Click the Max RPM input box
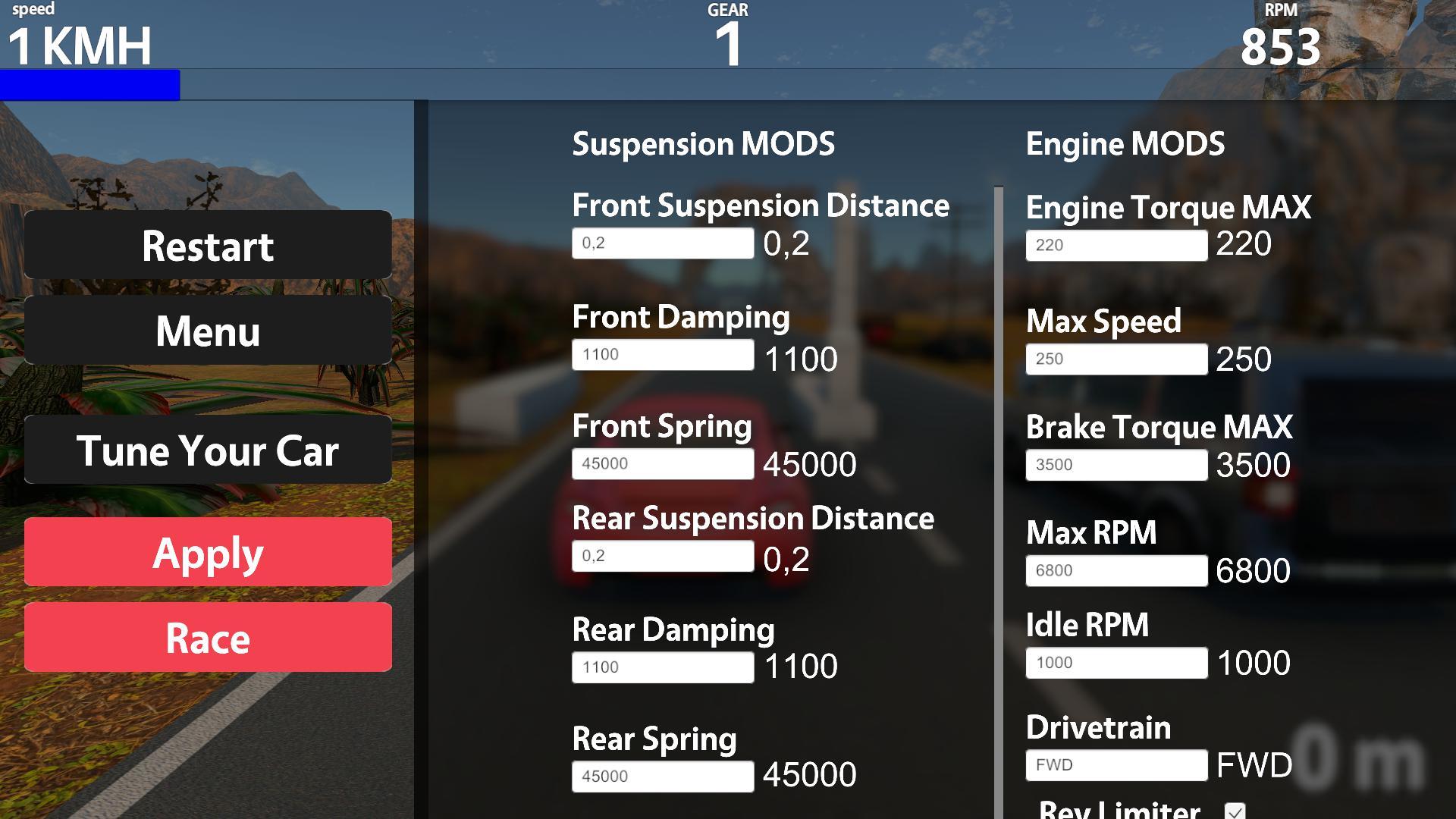1456x819 pixels. [1116, 571]
